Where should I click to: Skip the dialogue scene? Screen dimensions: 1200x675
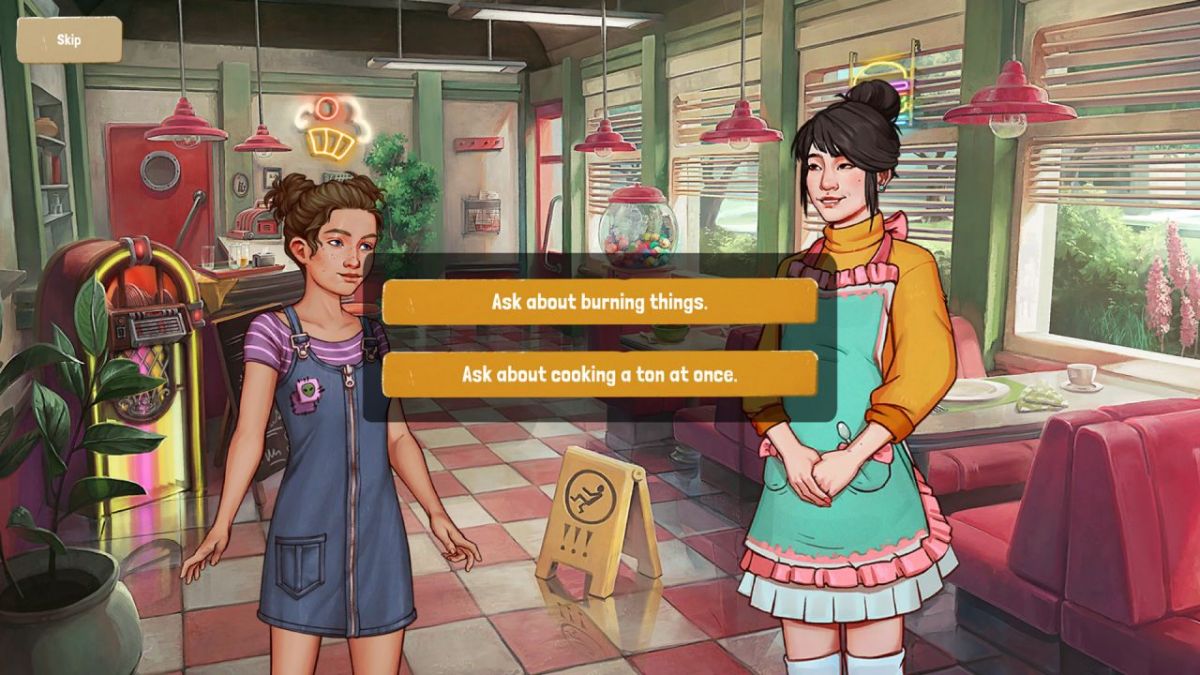(x=69, y=40)
